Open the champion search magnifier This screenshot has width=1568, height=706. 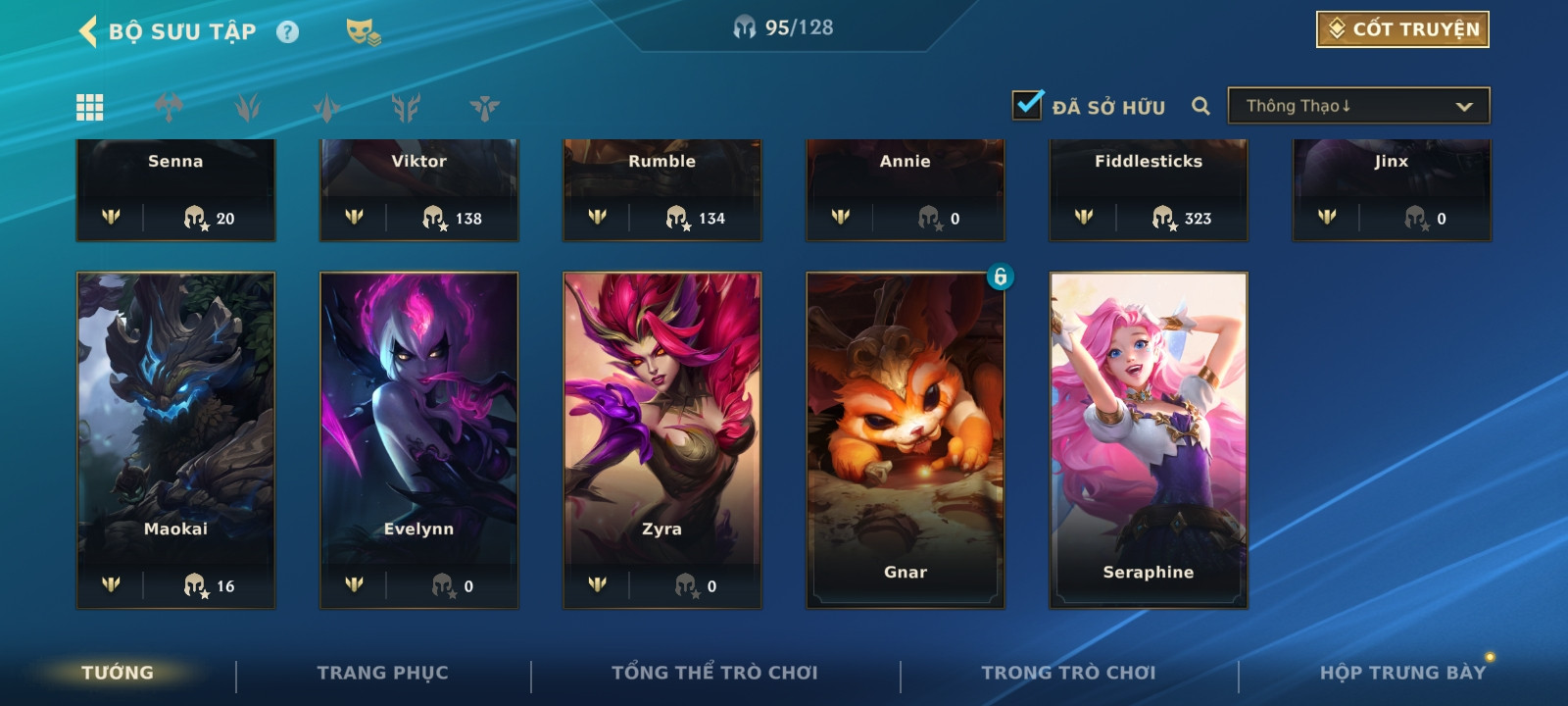[x=1200, y=106]
